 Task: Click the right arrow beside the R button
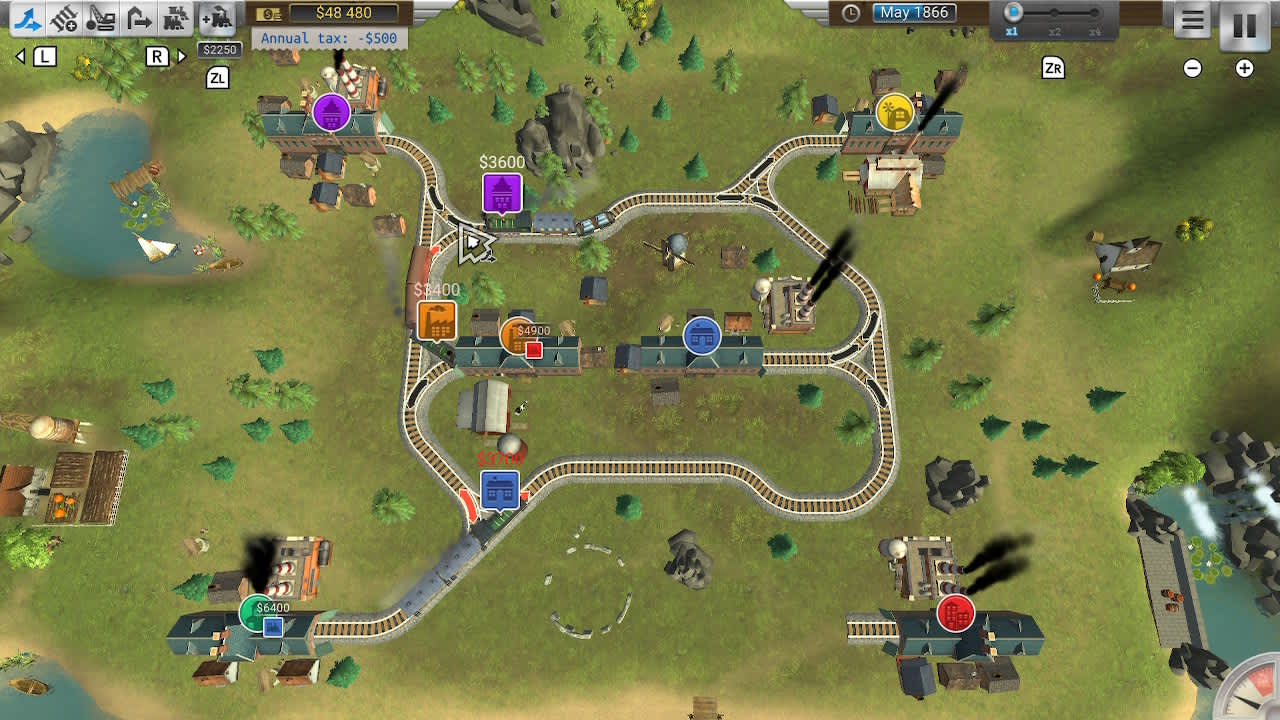(x=181, y=57)
